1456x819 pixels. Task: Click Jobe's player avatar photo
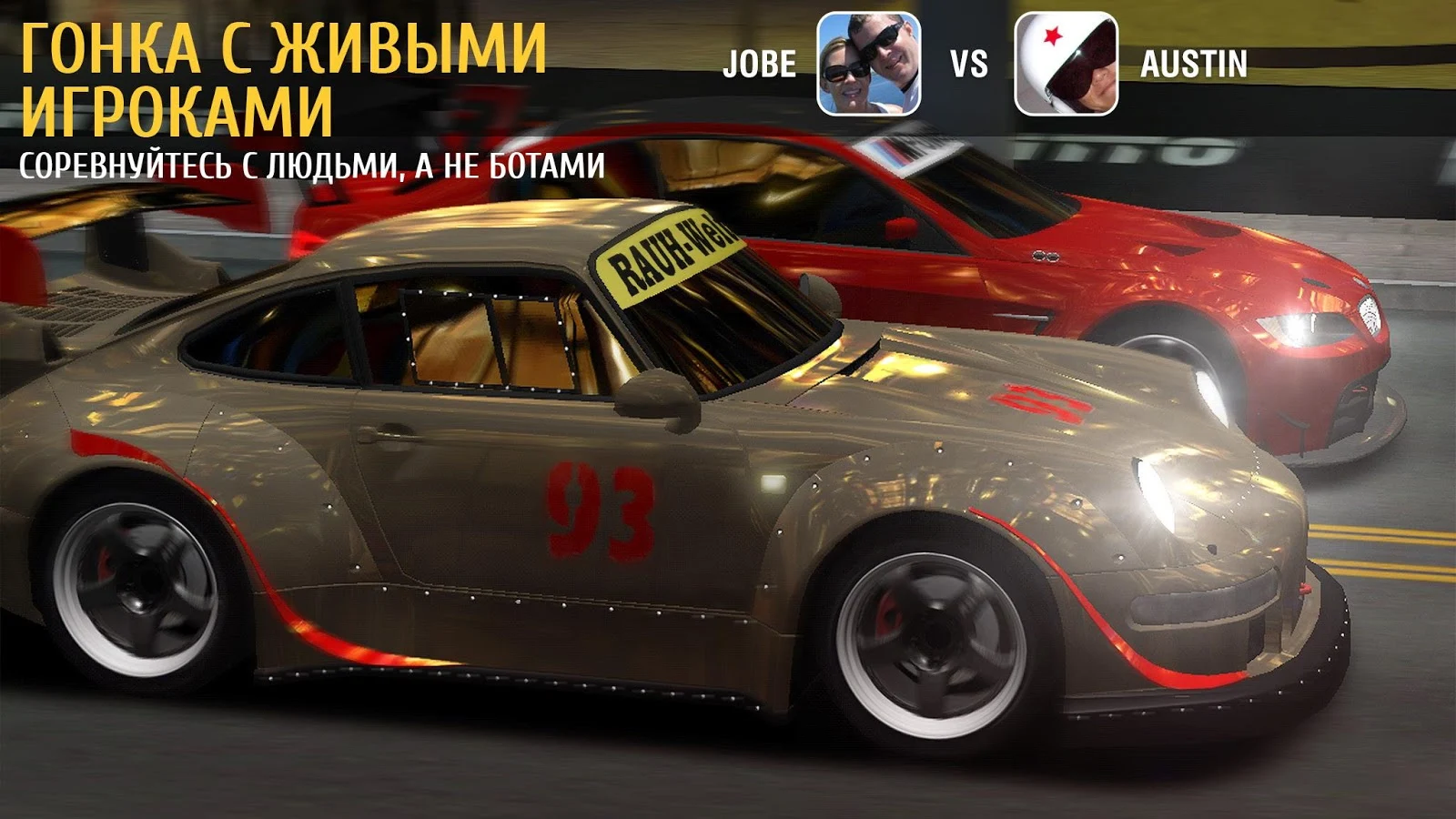tap(868, 64)
